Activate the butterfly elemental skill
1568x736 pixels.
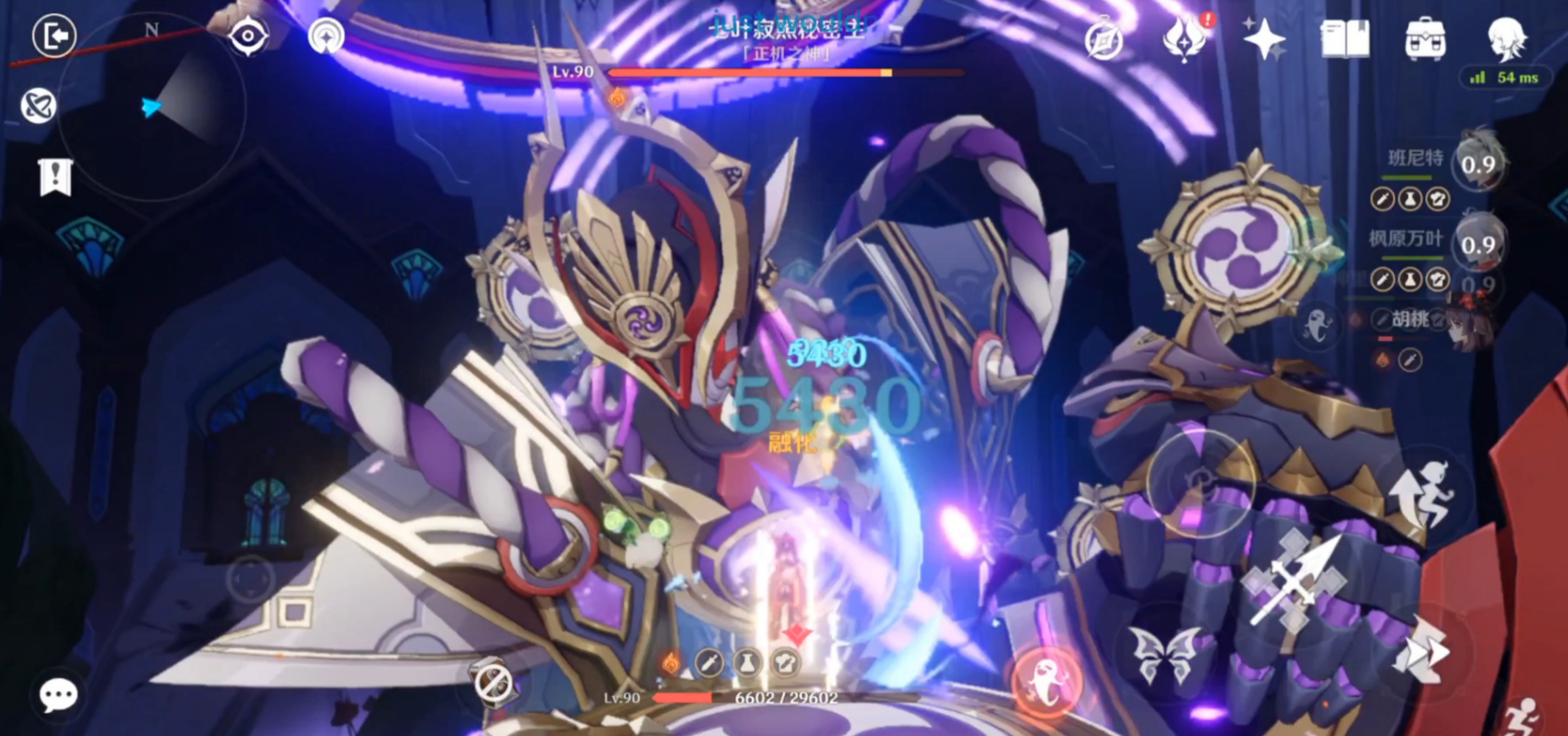pyautogui.click(x=1164, y=654)
